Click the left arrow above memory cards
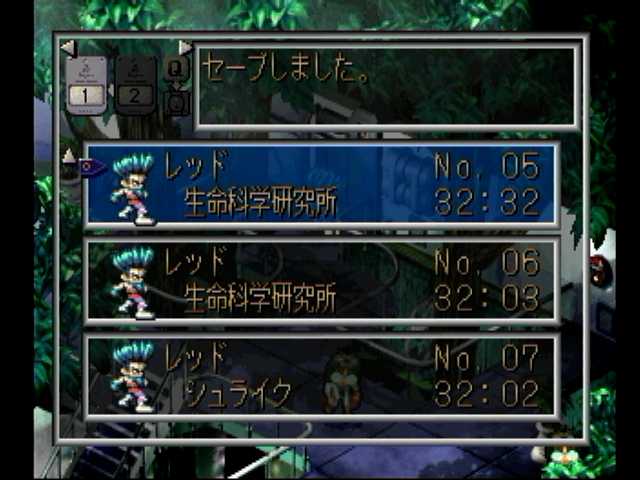 click(68, 47)
